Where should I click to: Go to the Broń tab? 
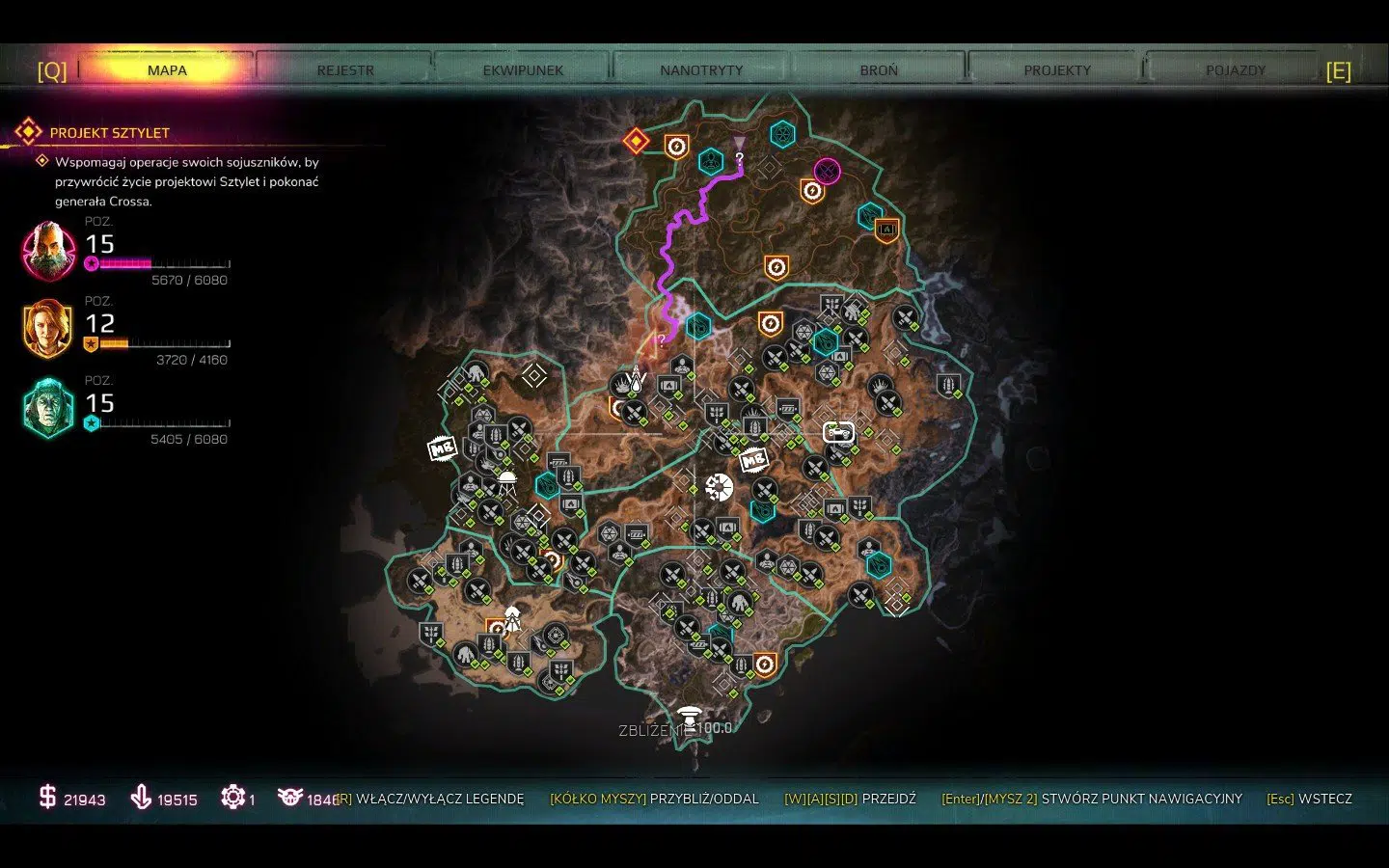point(879,70)
